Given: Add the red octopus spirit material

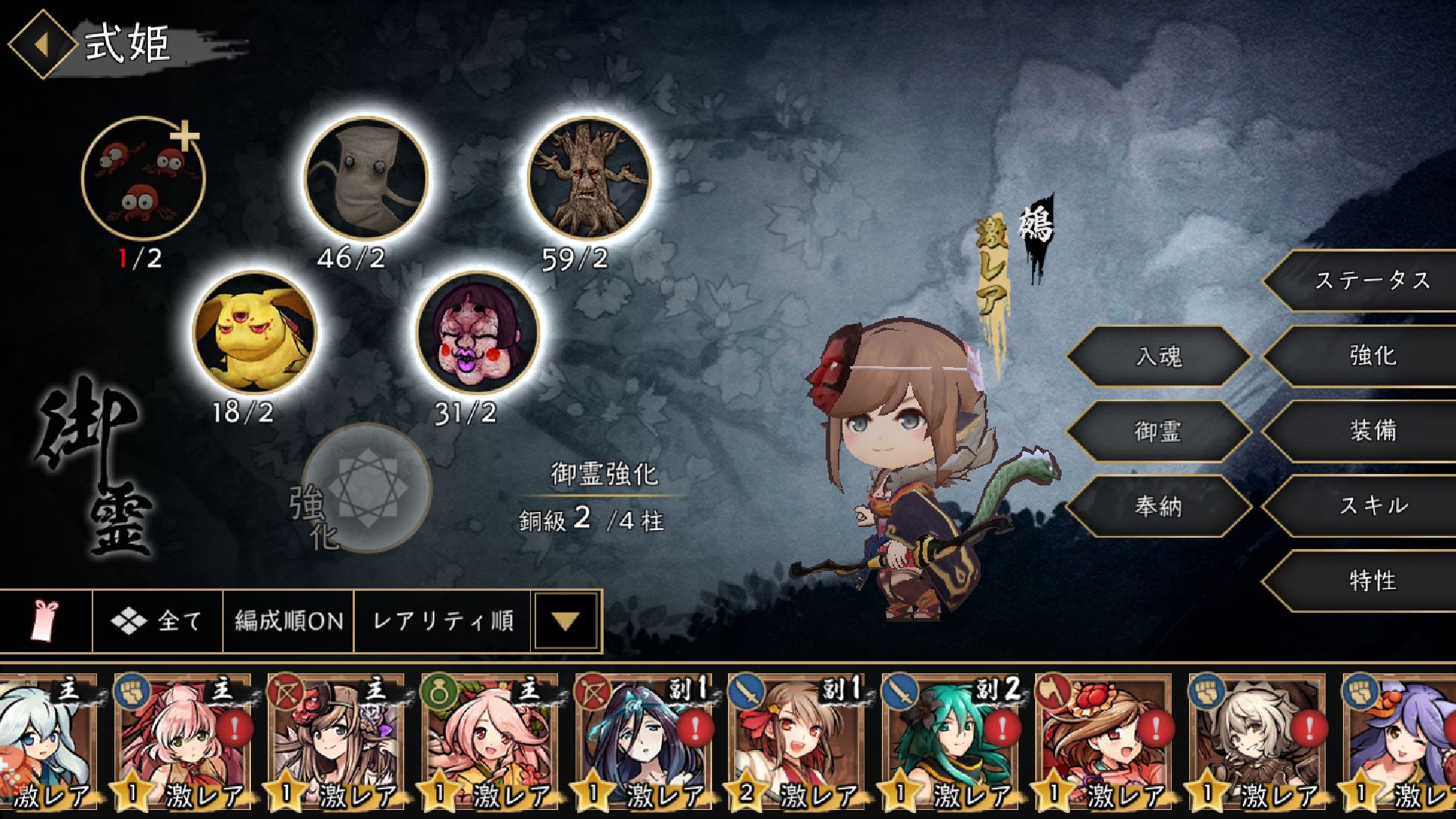Looking at the screenshot, I should tap(143, 178).
